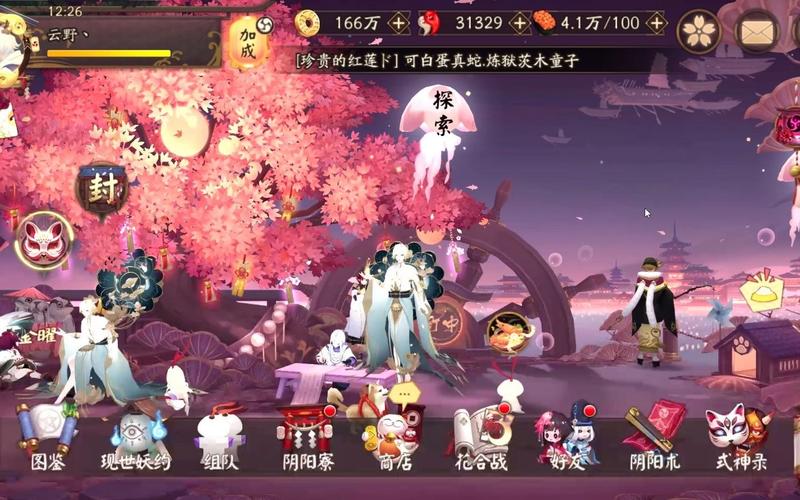Show the 好友 friends list

click(567, 437)
